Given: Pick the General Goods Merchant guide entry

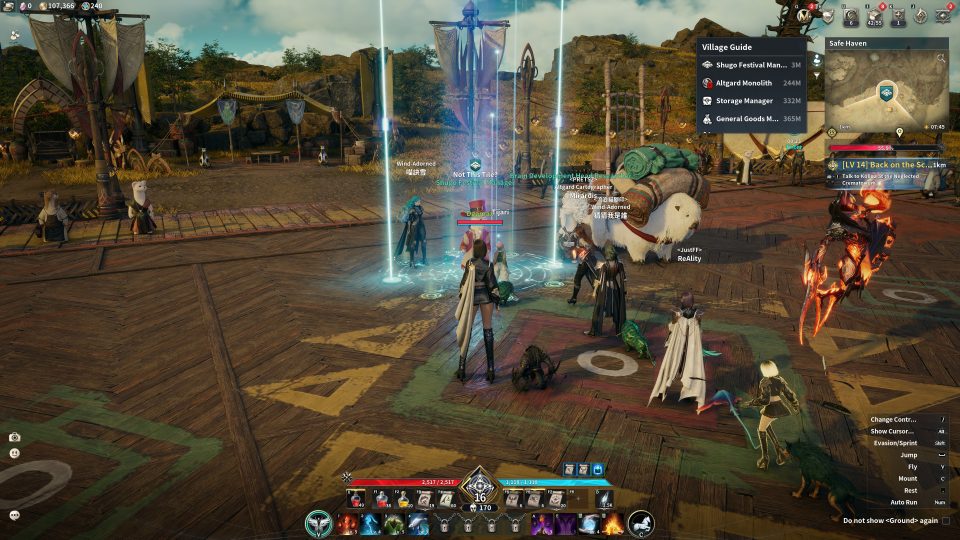Looking at the screenshot, I should click(751, 119).
